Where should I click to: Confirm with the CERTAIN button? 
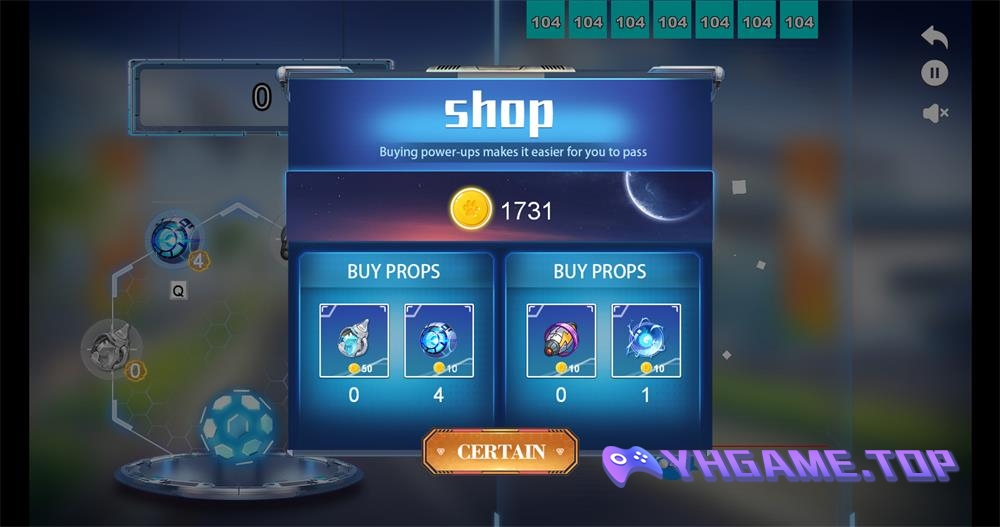[x=500, y=452]
